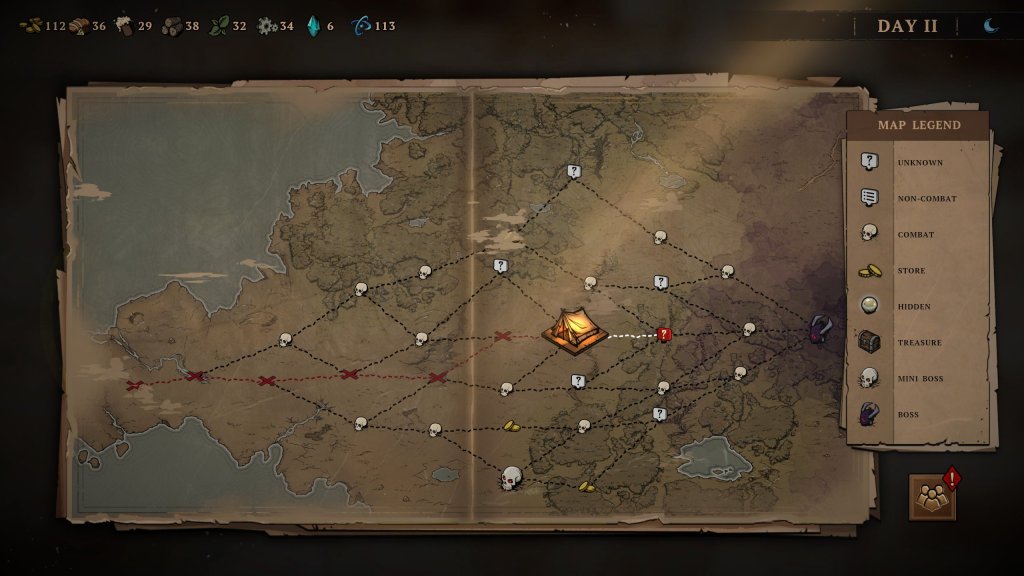
Task: Open the party panel with alert badge
Action: click(932, 497)
